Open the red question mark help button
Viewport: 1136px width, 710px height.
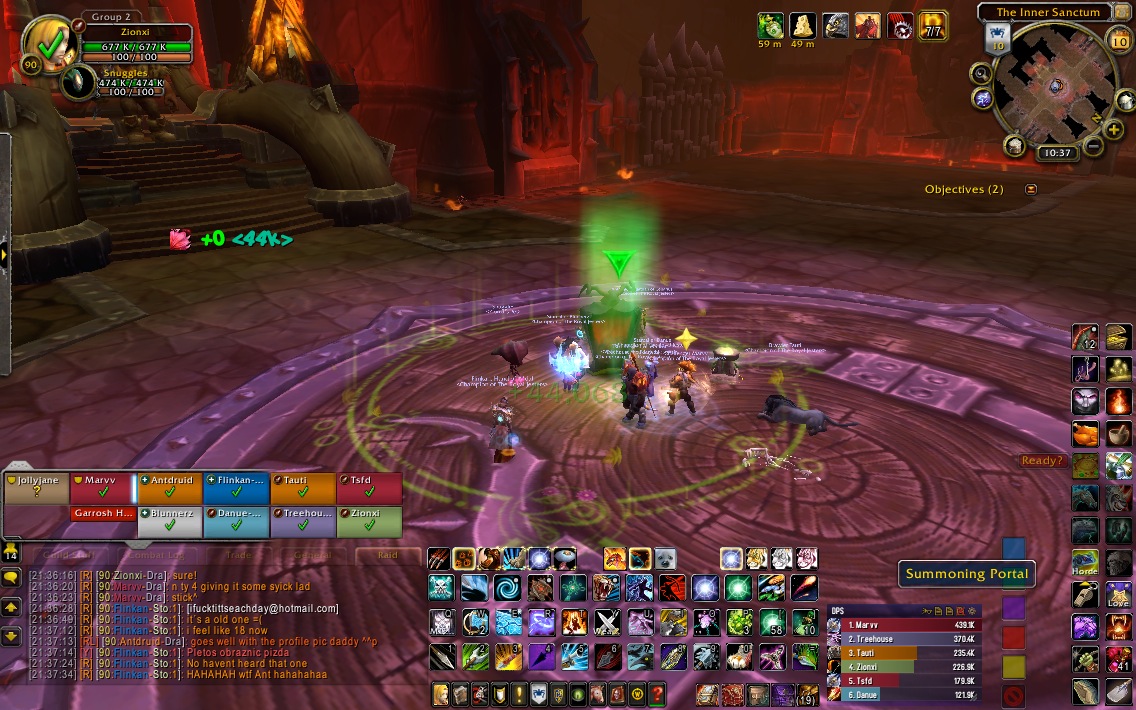pyautogui.click(x=657, y=693)
